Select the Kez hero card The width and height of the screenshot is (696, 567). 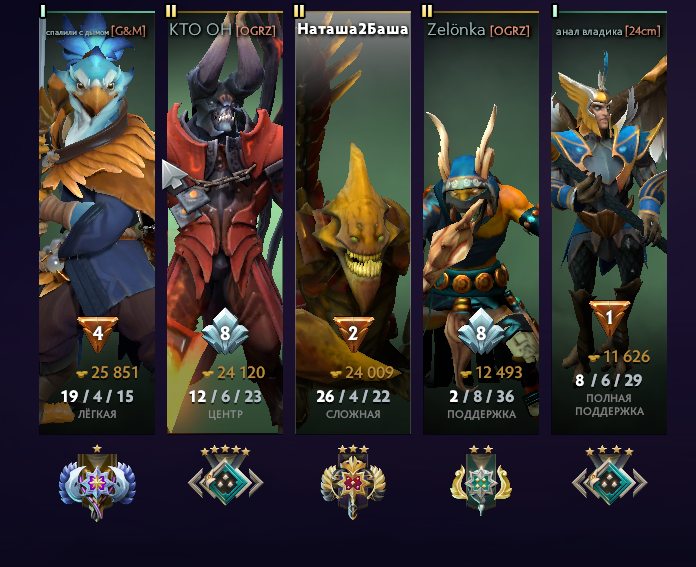pyautogui.click(x=97, y=200)
